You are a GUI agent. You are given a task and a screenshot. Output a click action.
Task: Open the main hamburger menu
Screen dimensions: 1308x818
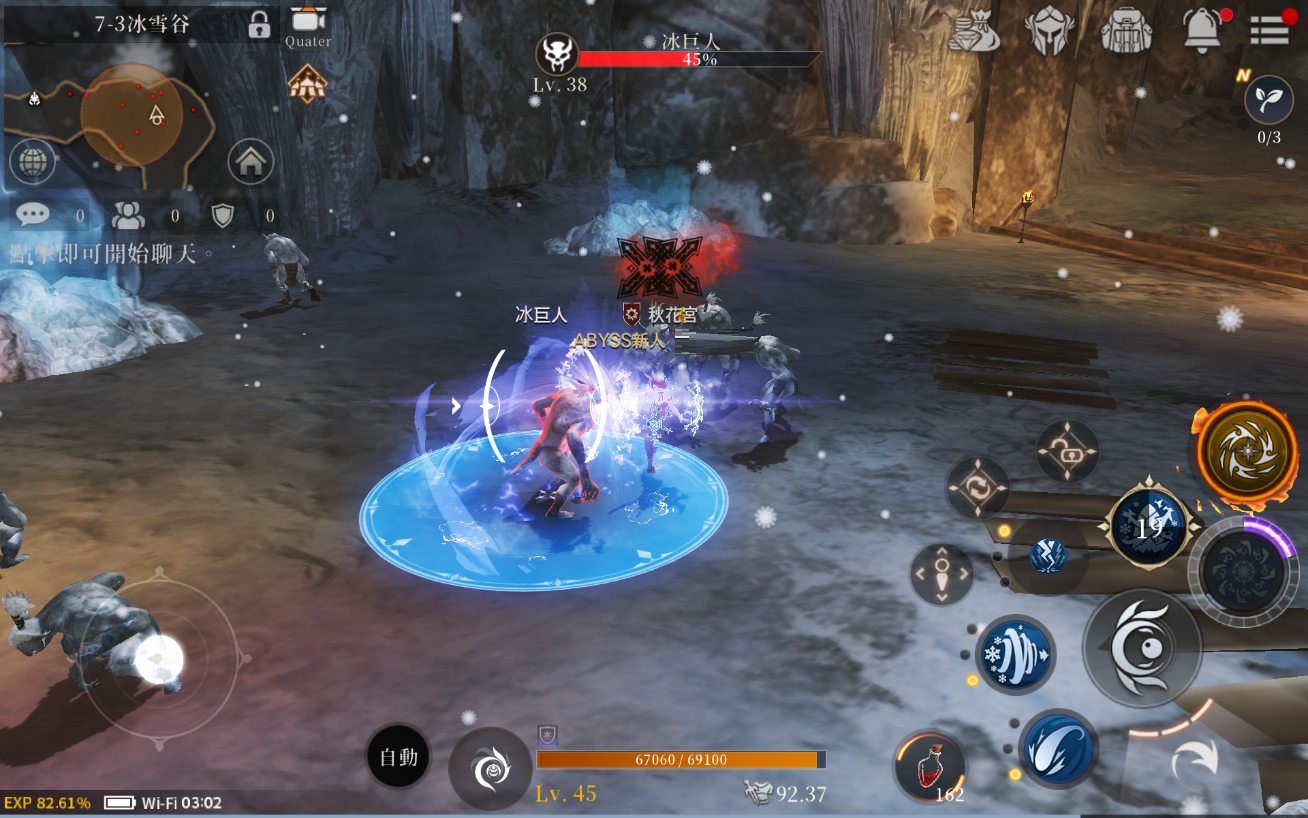1270,30
